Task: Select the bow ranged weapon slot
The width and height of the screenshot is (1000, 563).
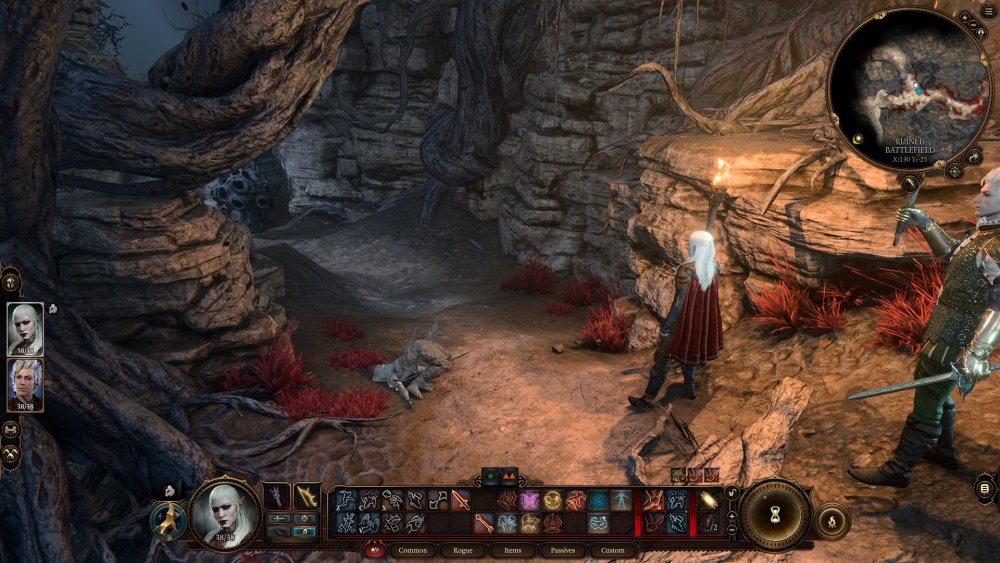Action: pos(307,495)
